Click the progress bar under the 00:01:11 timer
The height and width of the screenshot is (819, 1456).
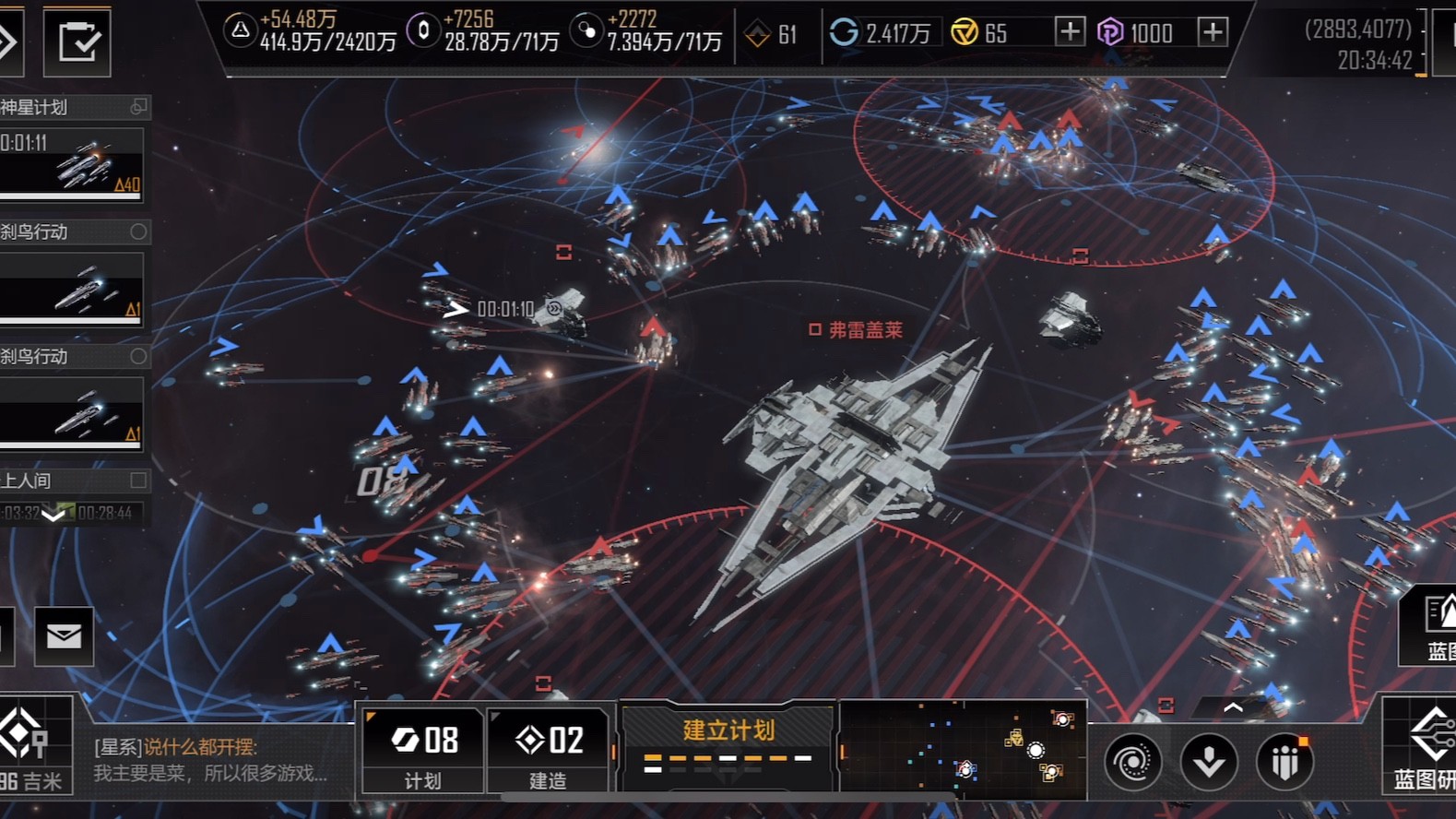[69, 196]
